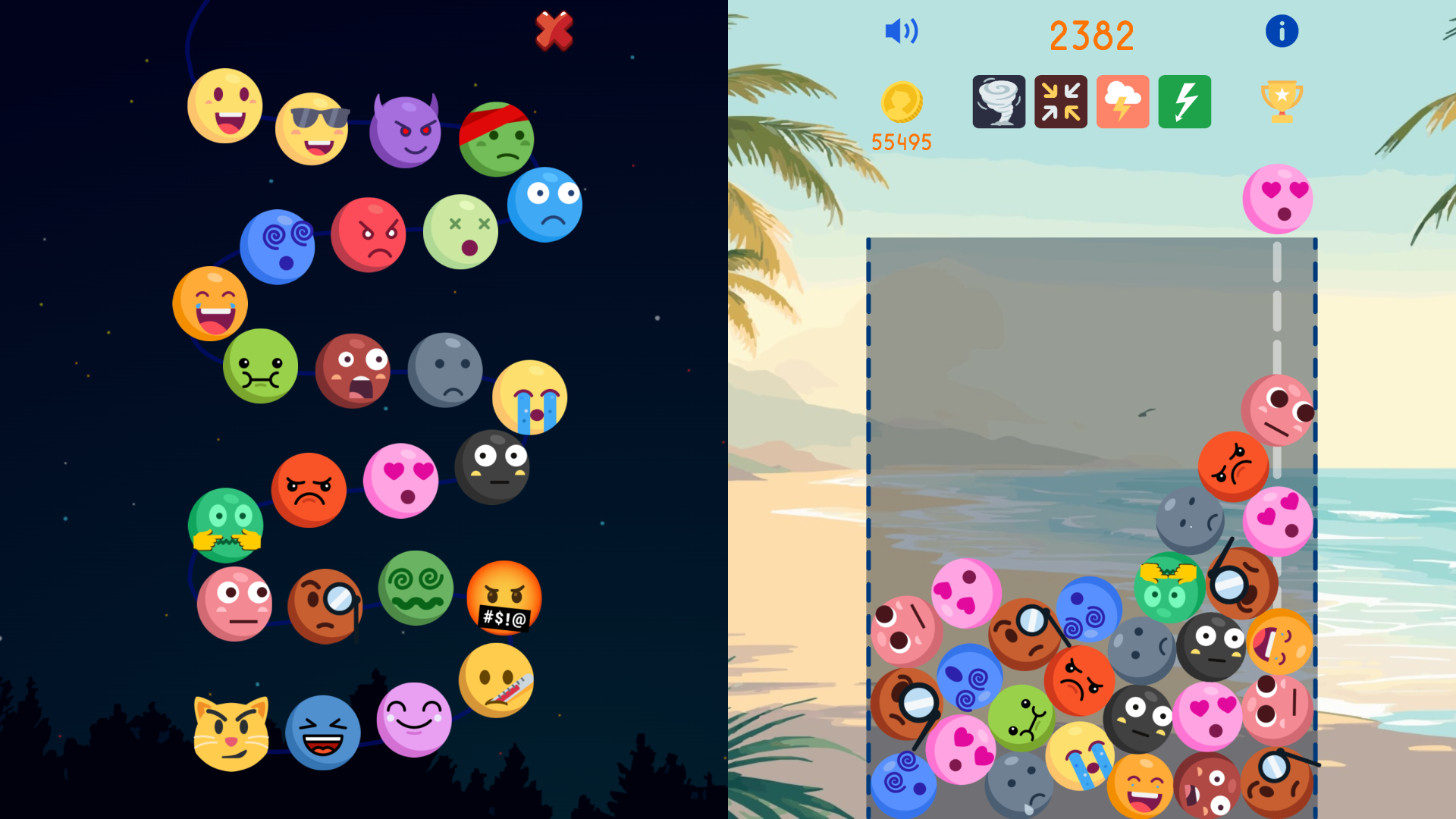Click the heart-eyes emoji node on map
The image size is (1456, 819).
[401, 481]
